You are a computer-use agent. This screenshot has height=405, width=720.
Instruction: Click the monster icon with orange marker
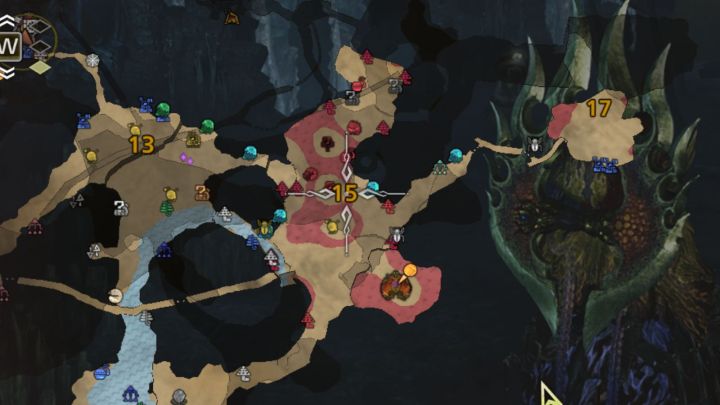[x=396, y=286]
